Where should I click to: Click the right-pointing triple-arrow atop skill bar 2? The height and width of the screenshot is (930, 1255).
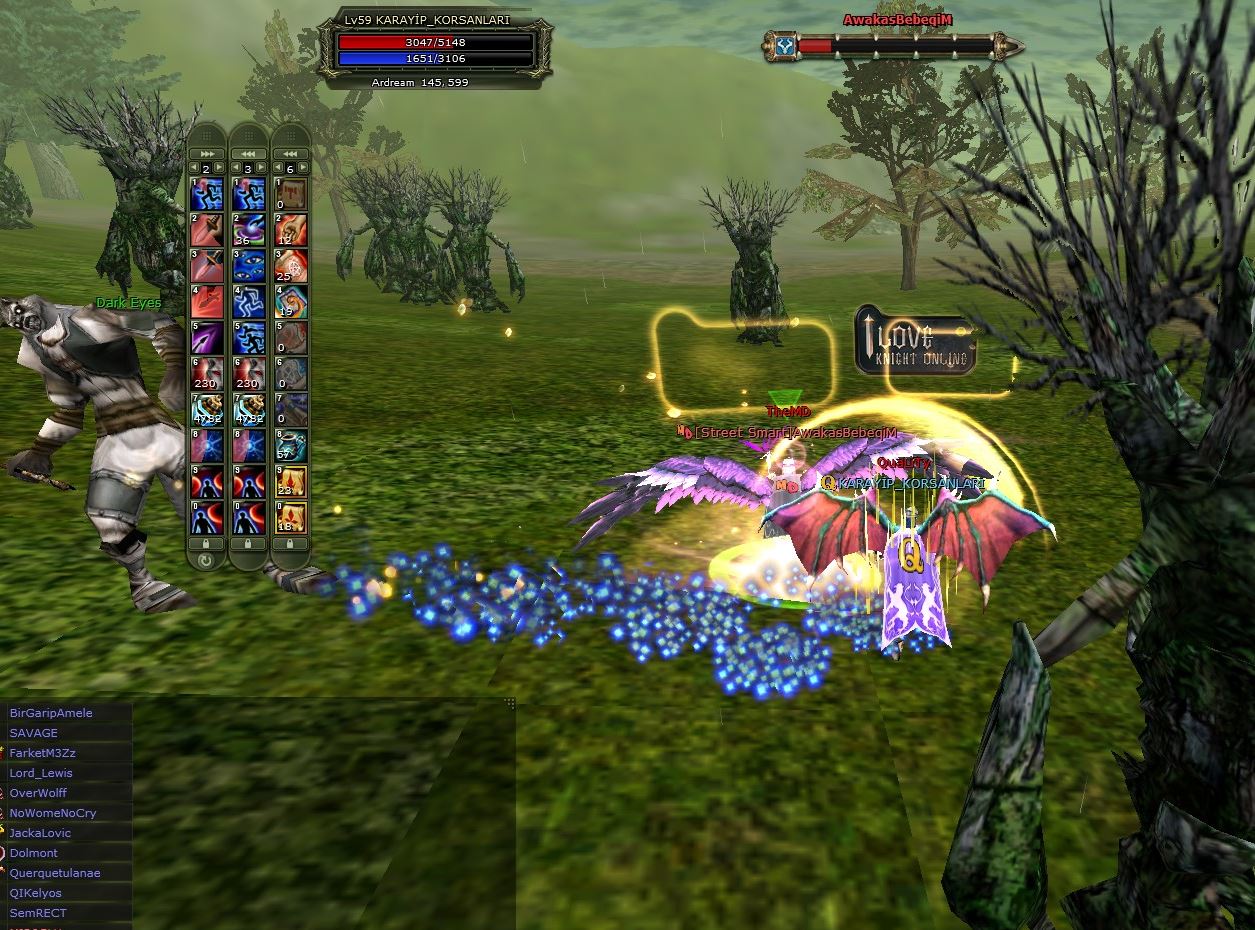click(x=206, y=153)
